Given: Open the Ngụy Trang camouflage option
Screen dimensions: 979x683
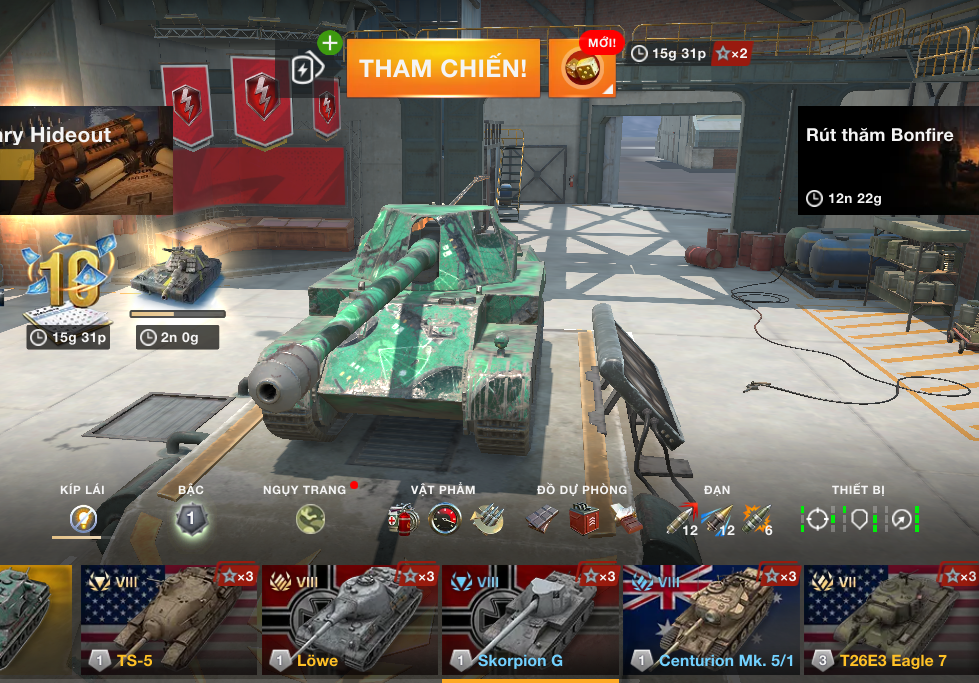Looking at the screenshot, I should pos(310,518).
